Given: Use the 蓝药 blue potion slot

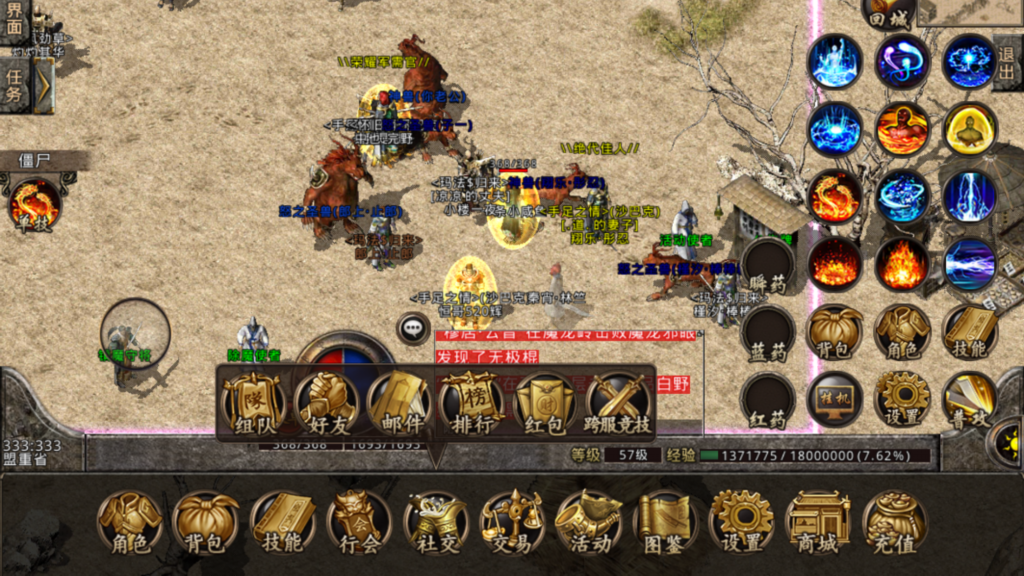Looking at the screenshot, I should [767, 335].
